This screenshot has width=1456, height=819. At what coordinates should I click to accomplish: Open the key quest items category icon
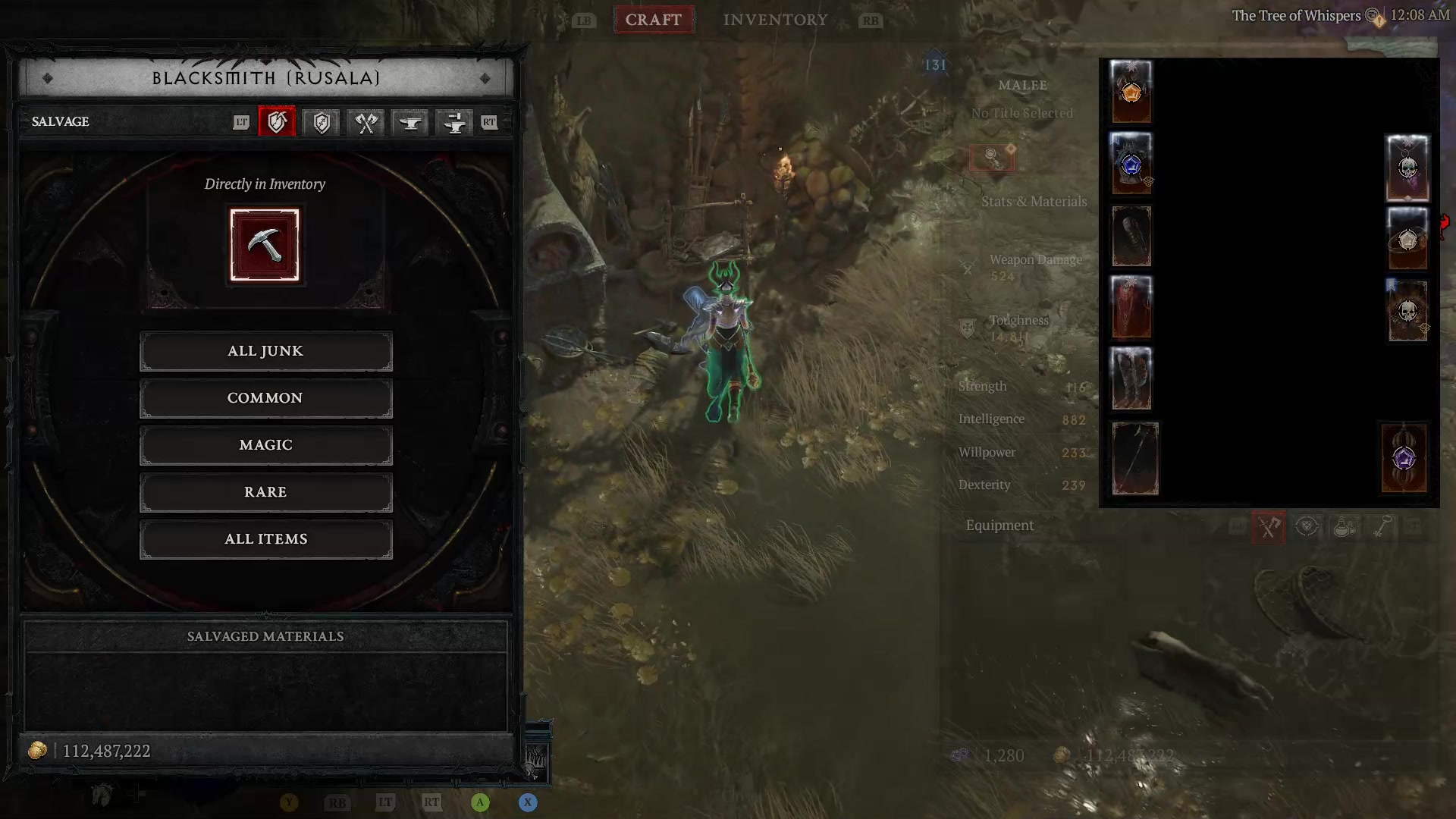(1382, 527)
